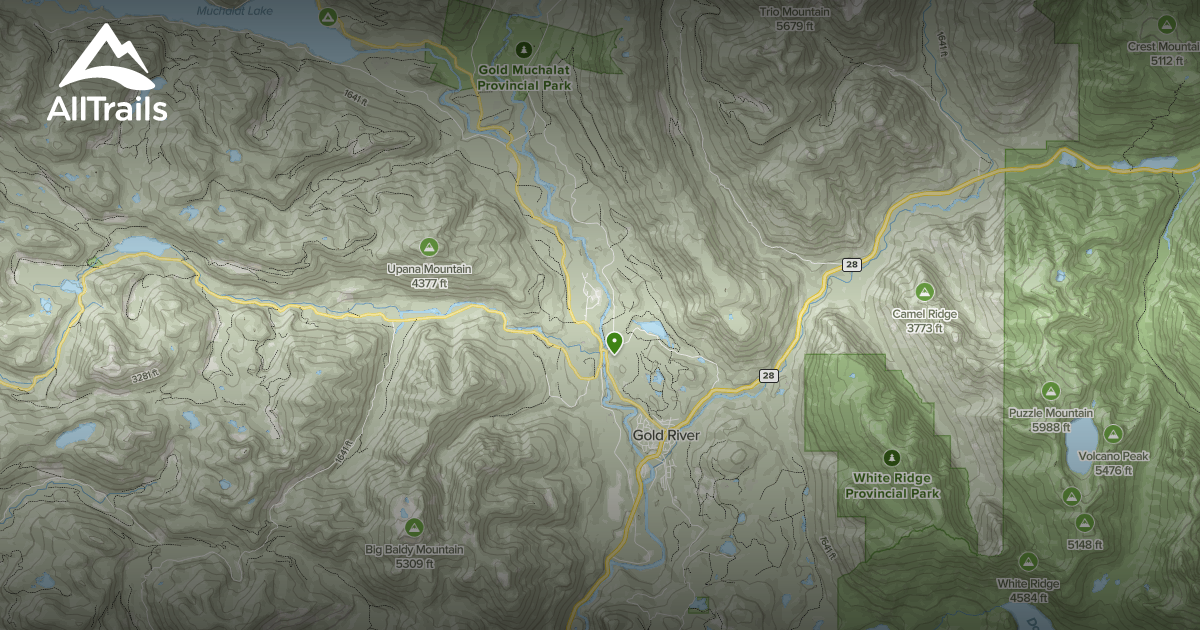Select the Volcano Peak marker
Viewport: 1200px width, 630px height.
1113,434
